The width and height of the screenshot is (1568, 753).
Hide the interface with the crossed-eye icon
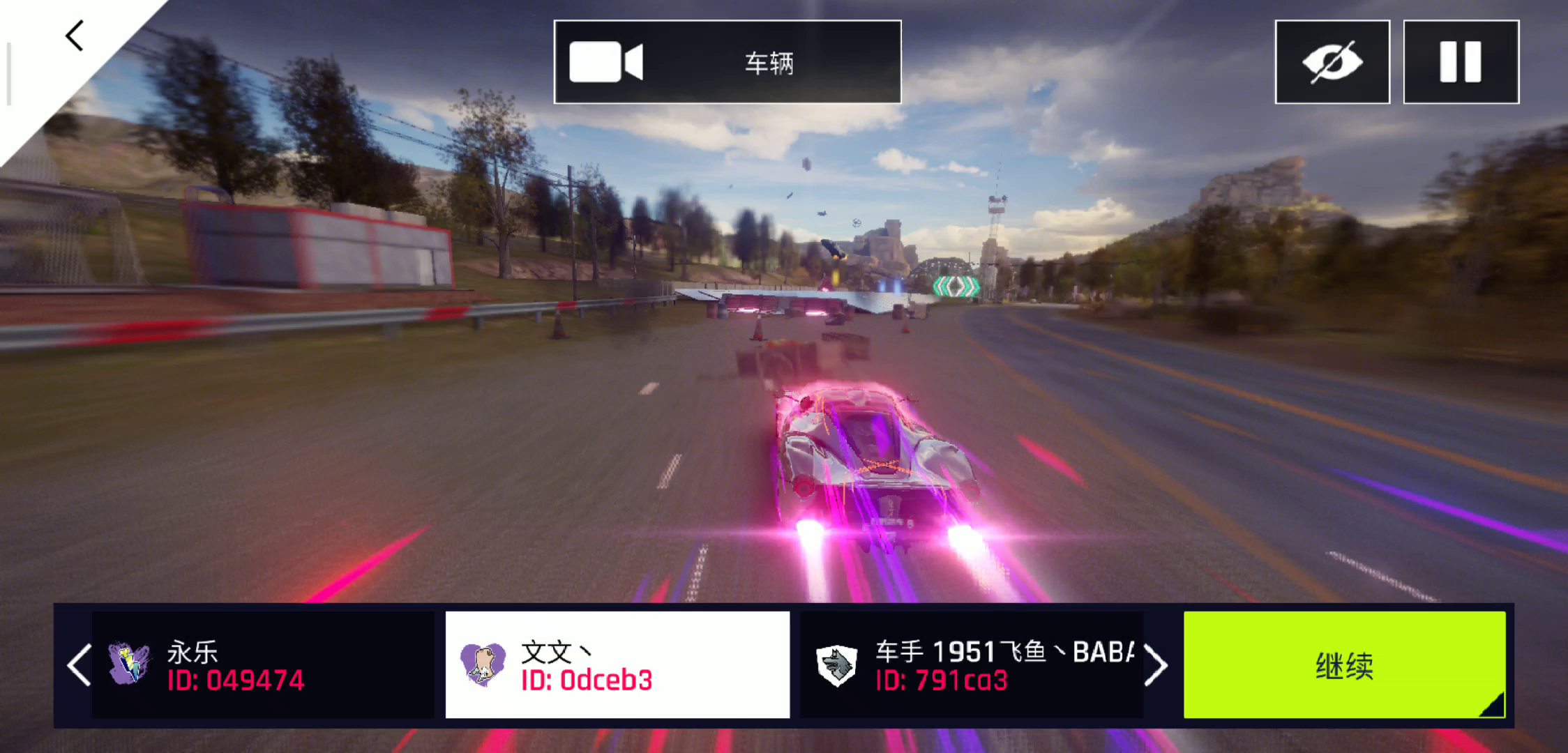pos(1332,62)
